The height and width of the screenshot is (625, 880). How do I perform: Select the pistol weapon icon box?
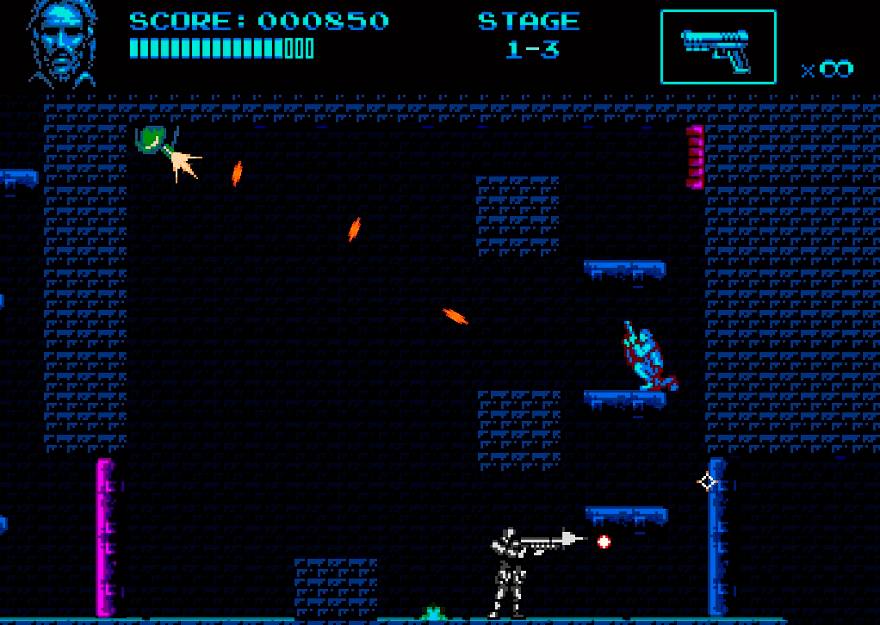coord(717,47)
